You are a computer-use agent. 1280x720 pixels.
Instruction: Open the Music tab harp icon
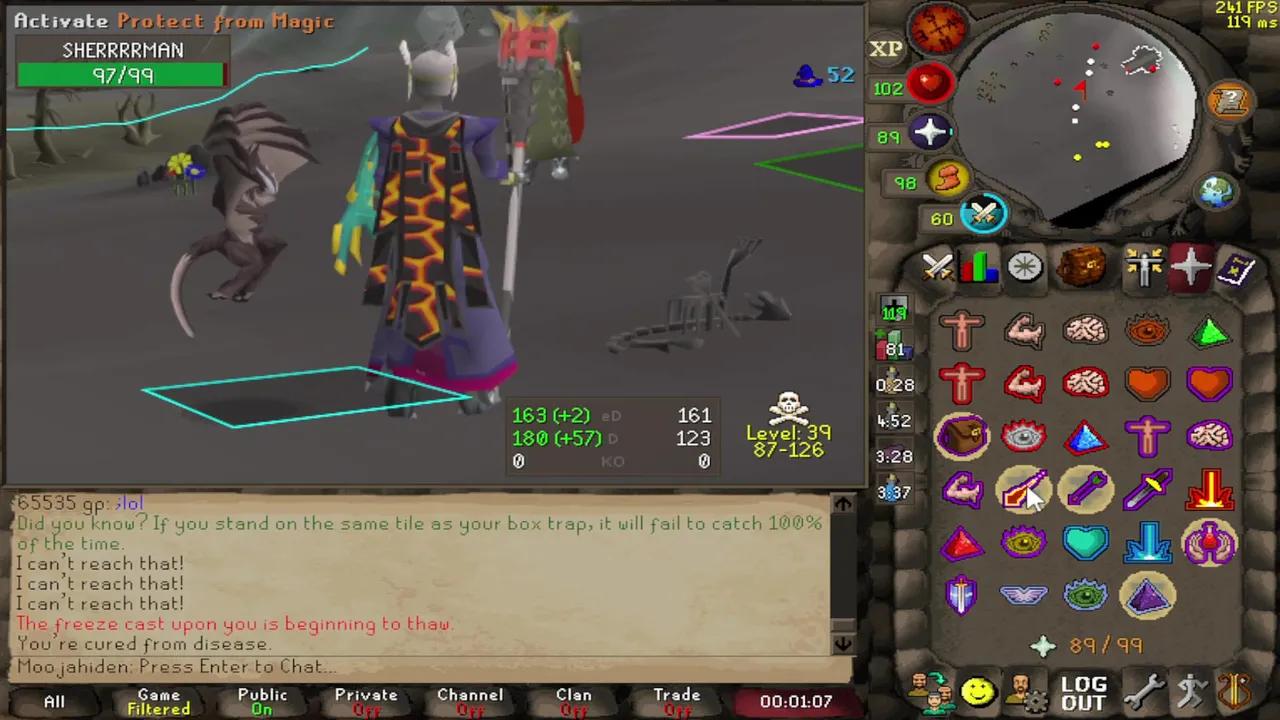(1235, 688)
